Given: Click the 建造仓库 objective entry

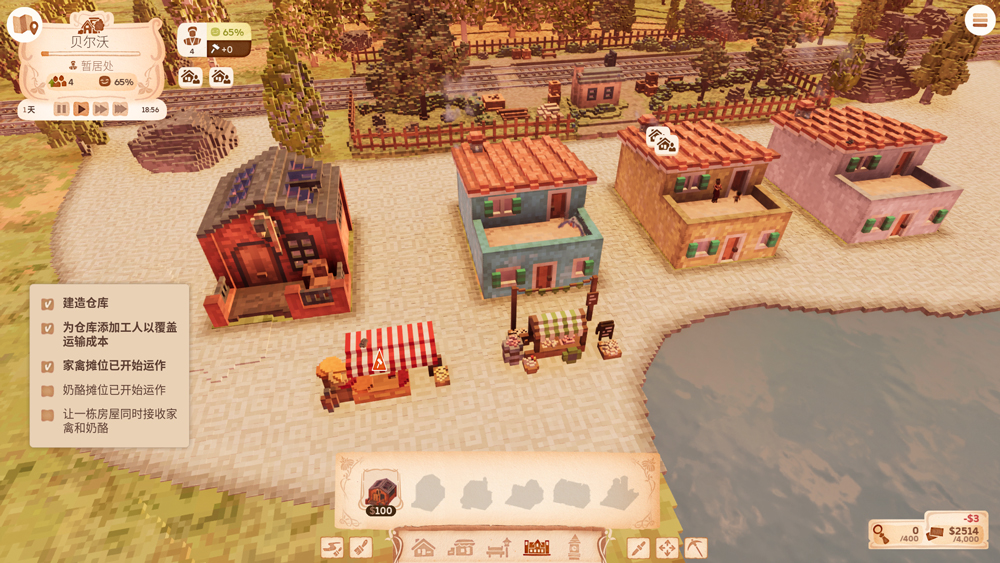Looking at the screenshot, I should 86,303.
